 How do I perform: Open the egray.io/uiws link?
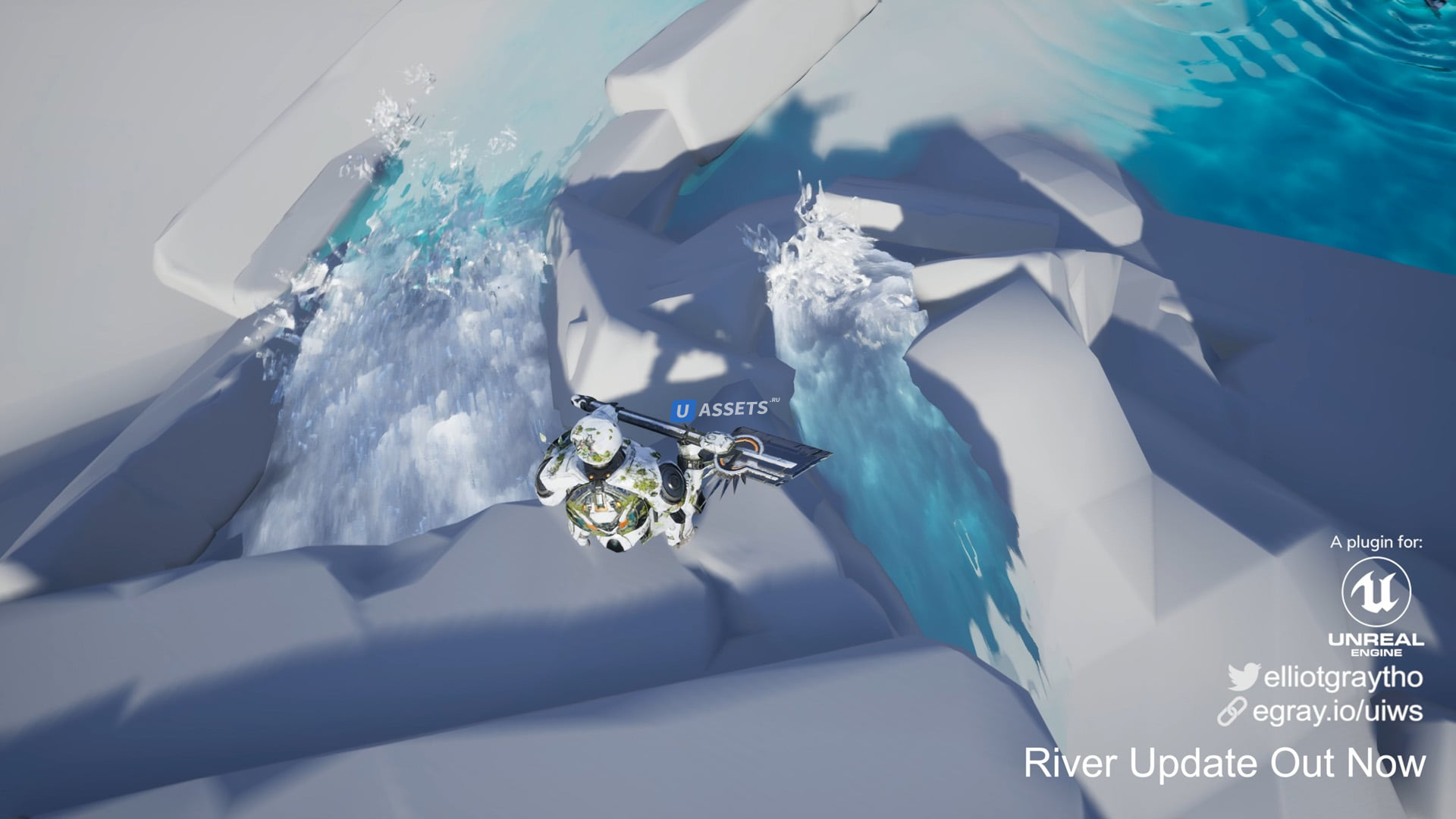tap(1337, 711)
